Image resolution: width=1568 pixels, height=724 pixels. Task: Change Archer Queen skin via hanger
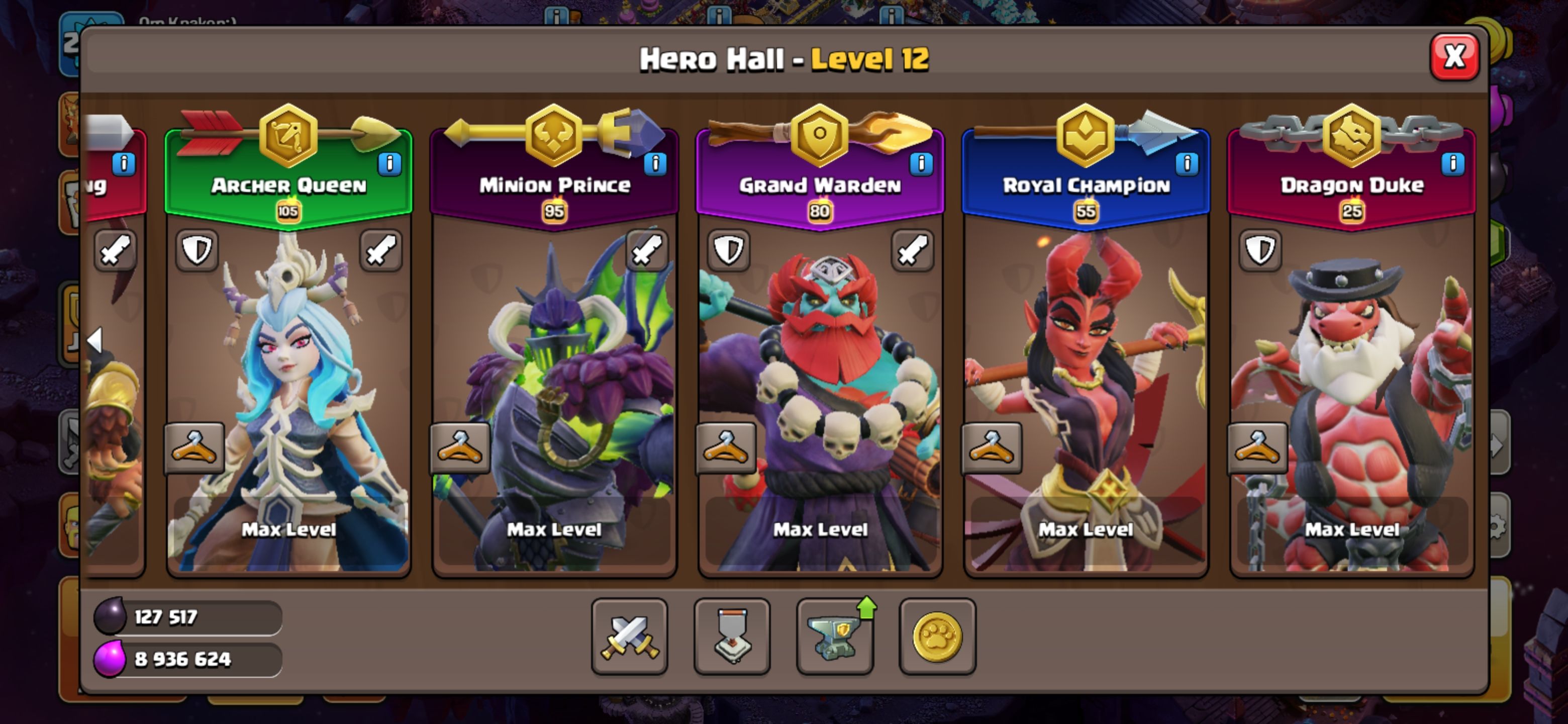click(194, 448)
